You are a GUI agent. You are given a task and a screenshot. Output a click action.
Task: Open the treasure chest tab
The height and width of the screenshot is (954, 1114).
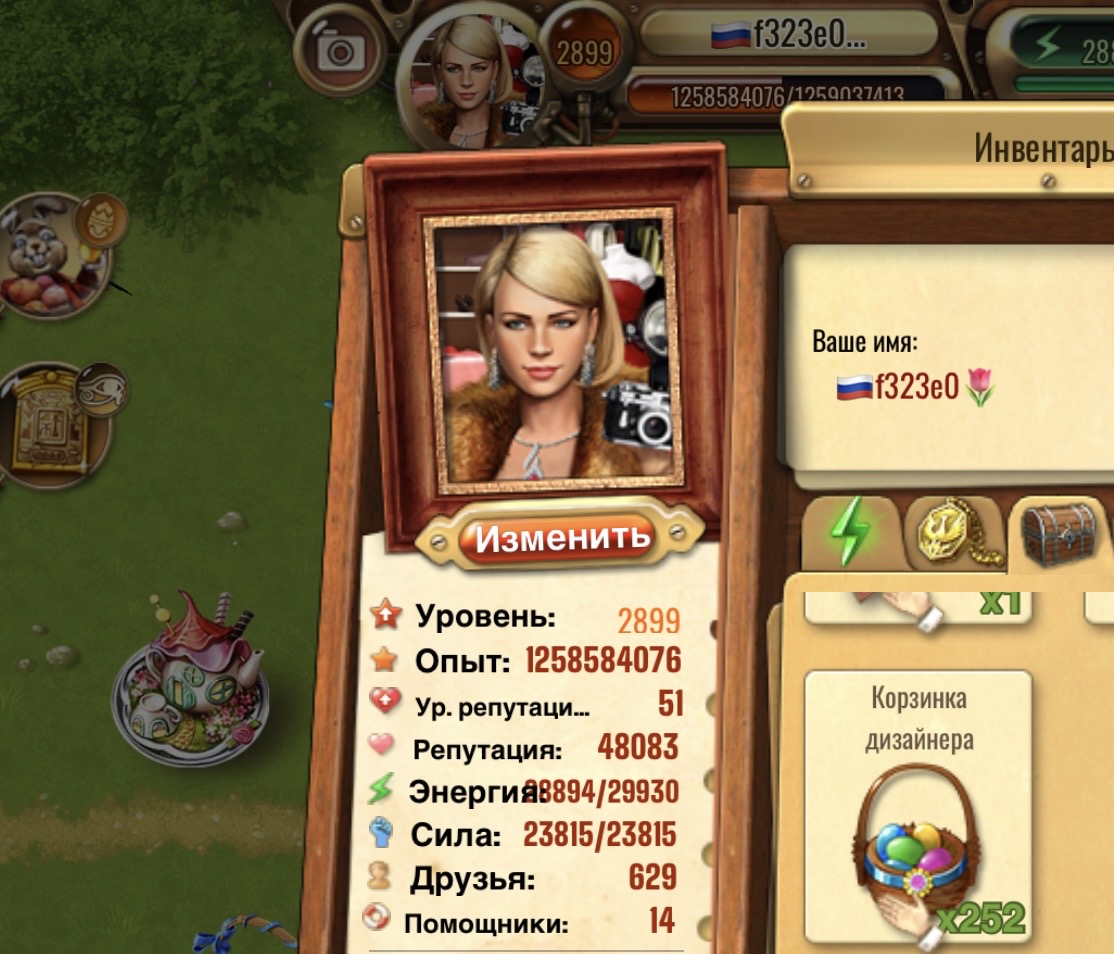(1060, 534)
